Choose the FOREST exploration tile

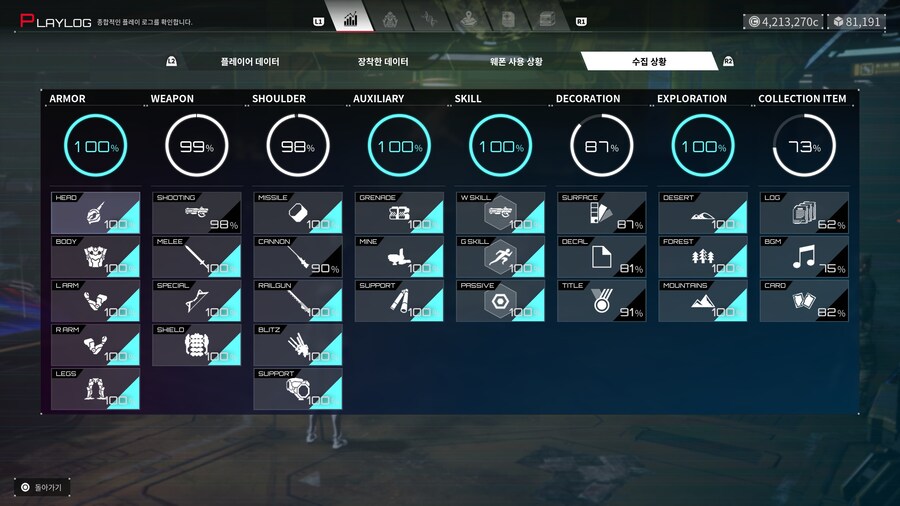[702, 257]
